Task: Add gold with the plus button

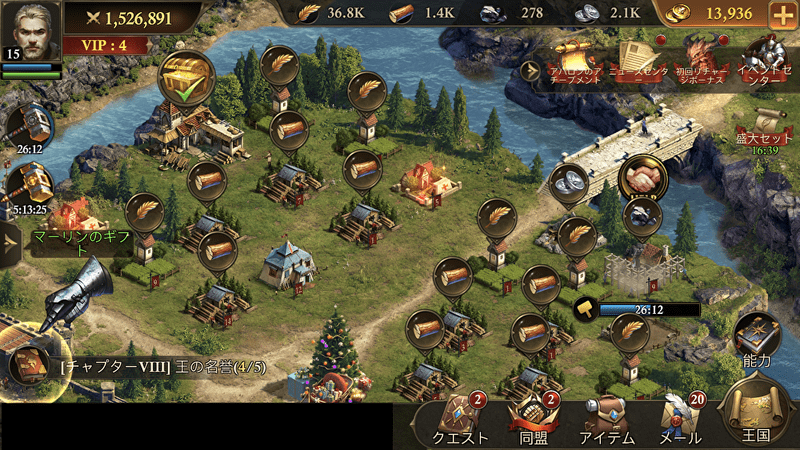Action: click(782, 15)
